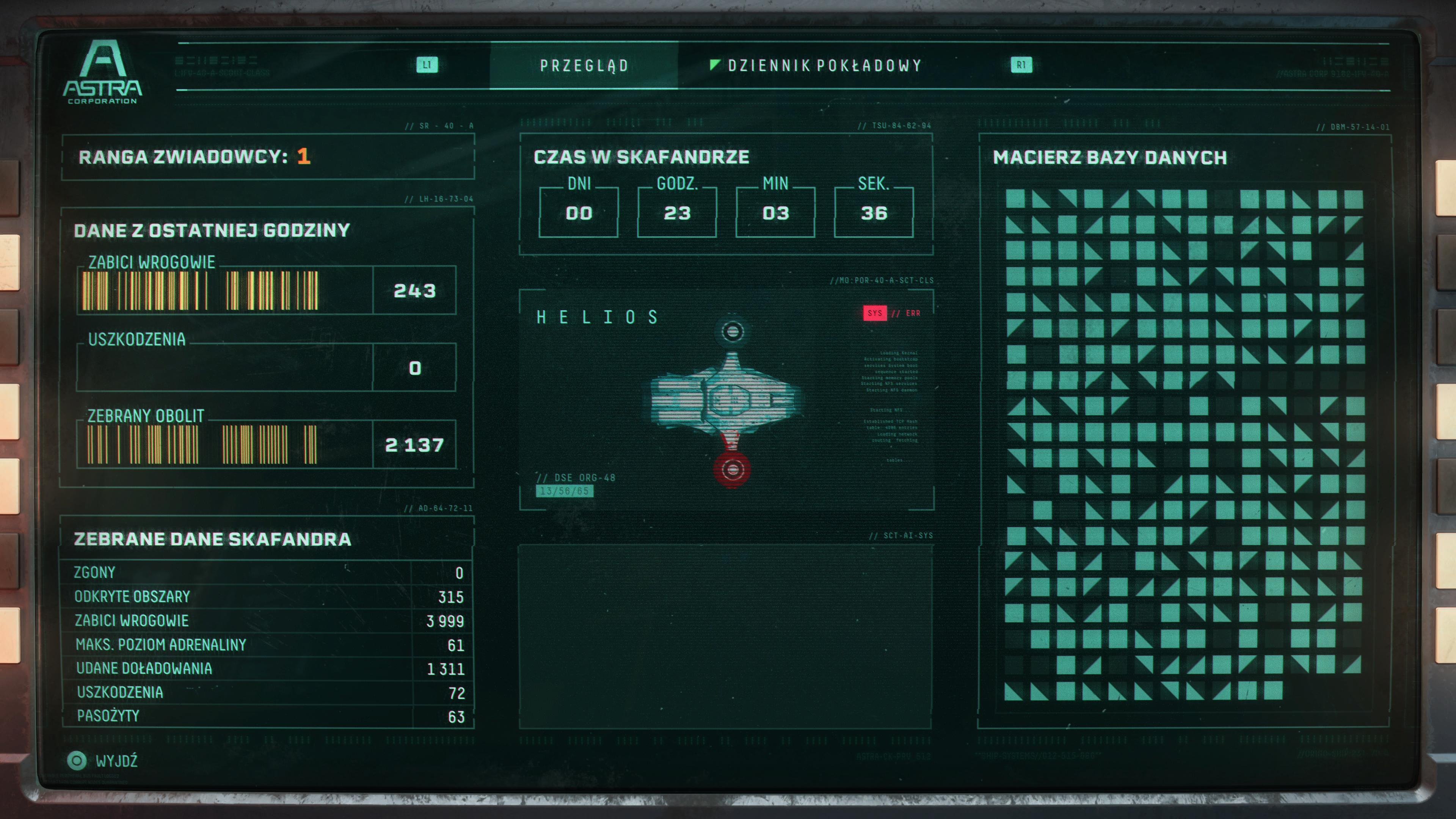Select the Przegląd tab
Screen dimensions: 1456x819
point(584,66)
